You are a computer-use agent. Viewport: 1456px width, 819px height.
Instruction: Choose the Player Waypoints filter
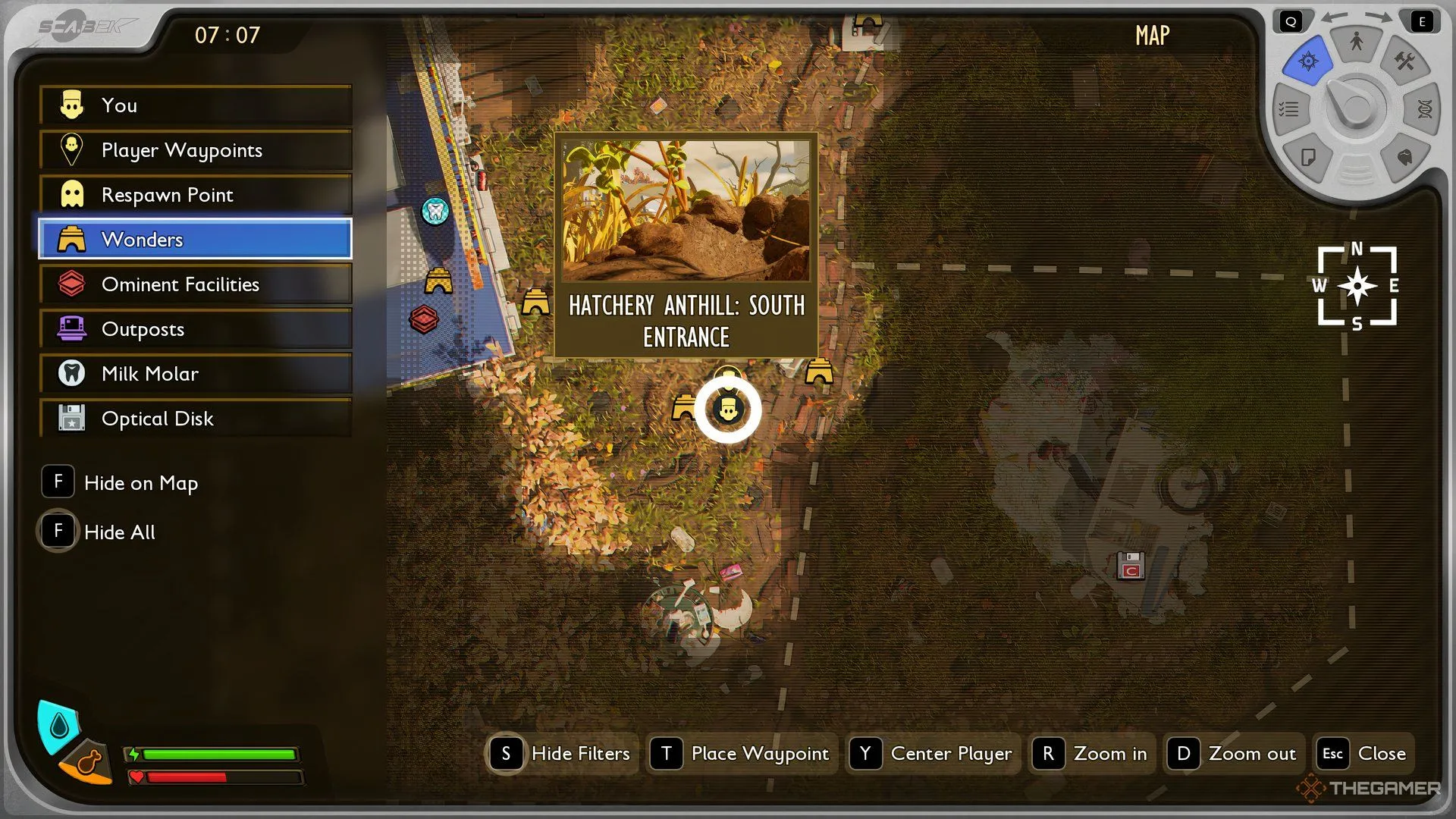(196, 150)
